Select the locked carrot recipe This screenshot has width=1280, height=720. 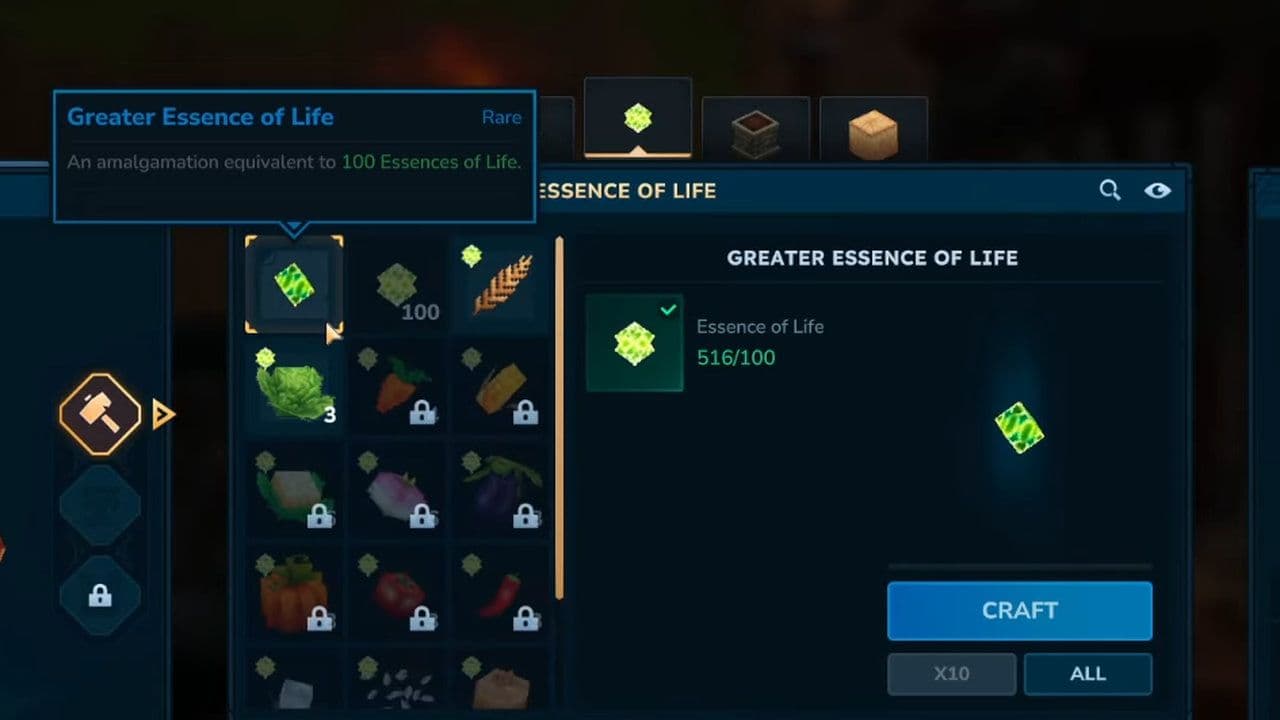(x=397, y=388)
